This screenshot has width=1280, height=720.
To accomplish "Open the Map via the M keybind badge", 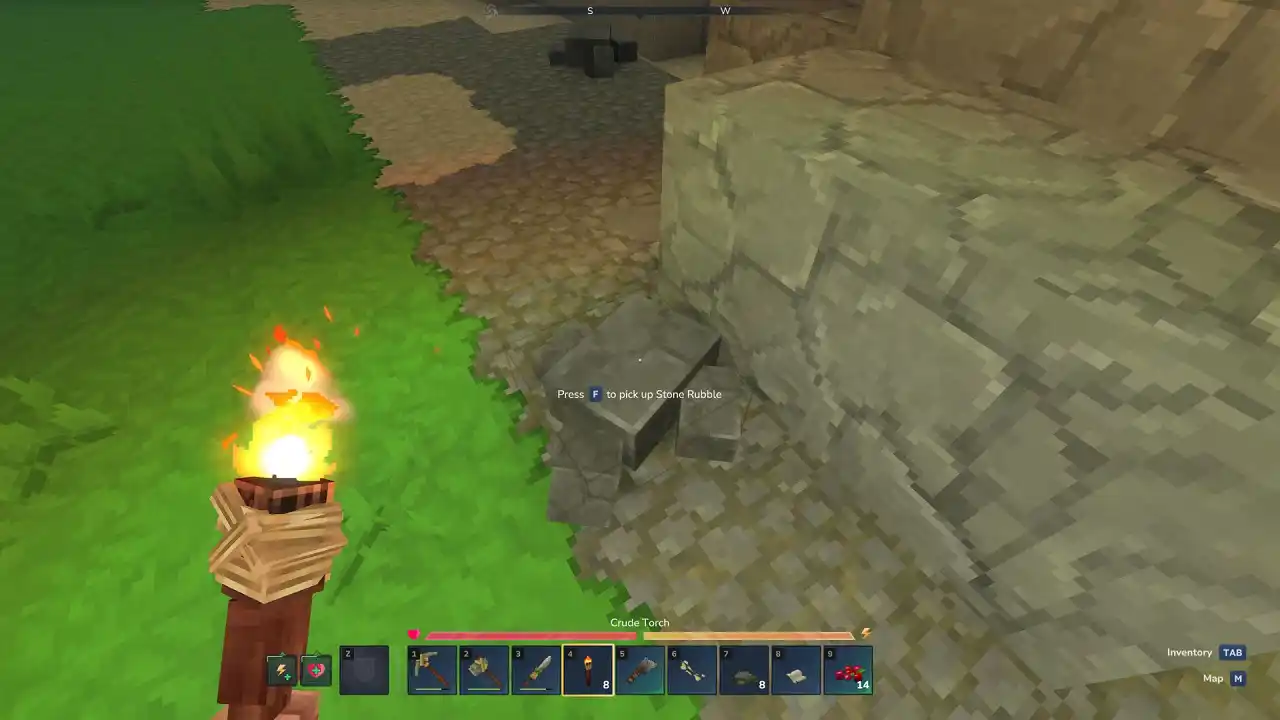I will coord(1238,678).
